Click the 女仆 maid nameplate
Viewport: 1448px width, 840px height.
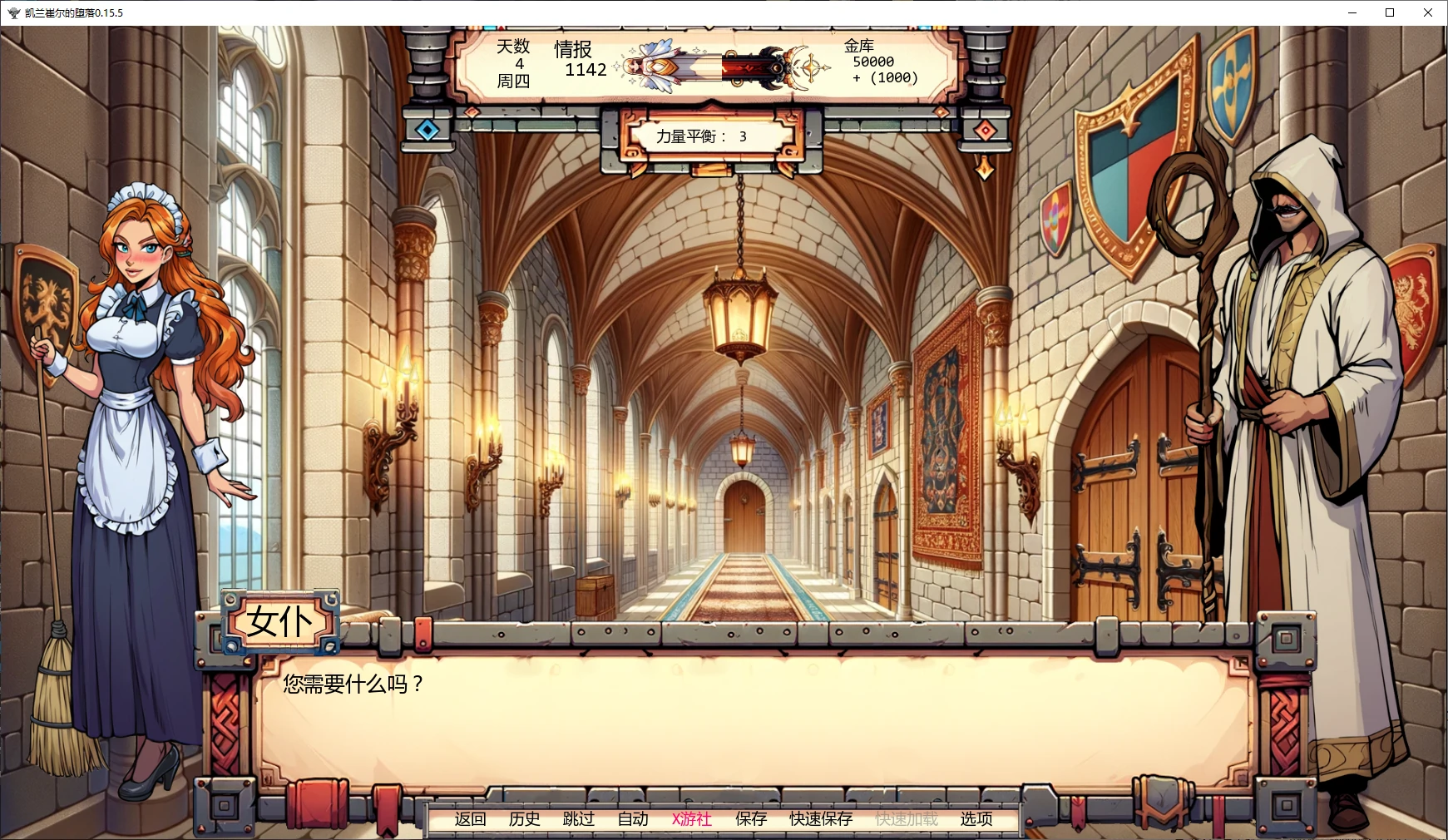click(x=283, y=620)
